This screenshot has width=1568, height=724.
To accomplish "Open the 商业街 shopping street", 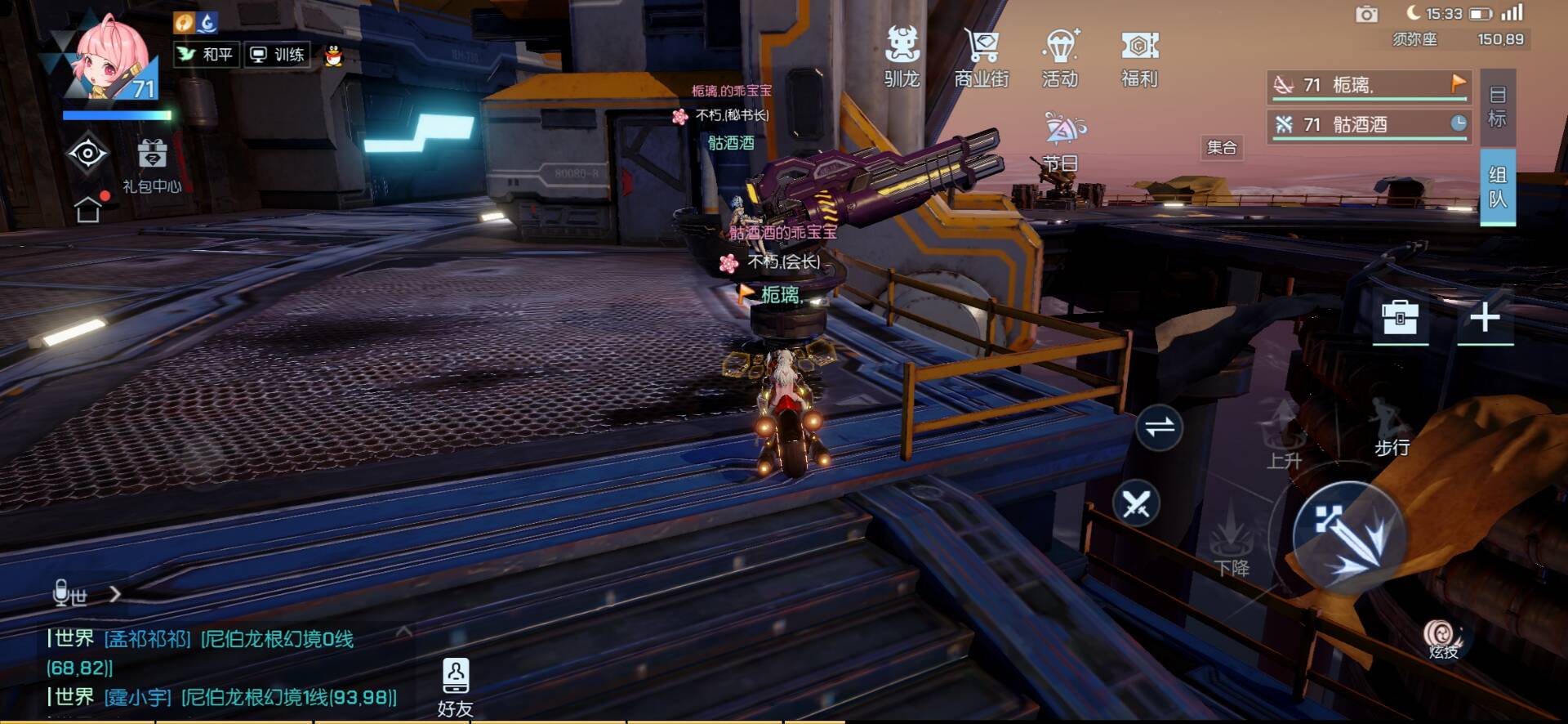I will click(x=981, y=56).
